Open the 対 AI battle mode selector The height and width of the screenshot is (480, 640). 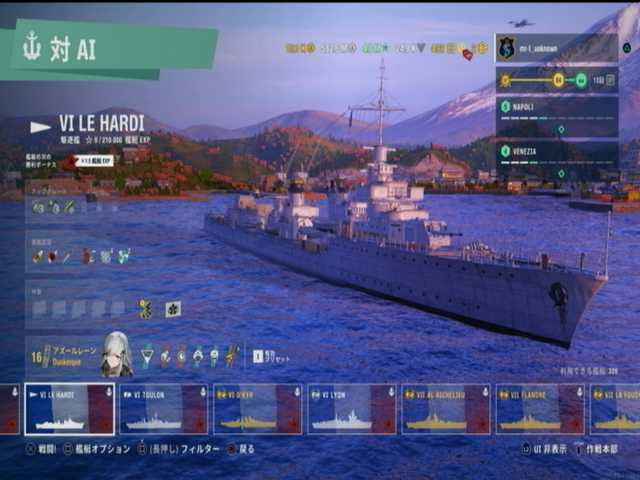(x=108, y=50)
